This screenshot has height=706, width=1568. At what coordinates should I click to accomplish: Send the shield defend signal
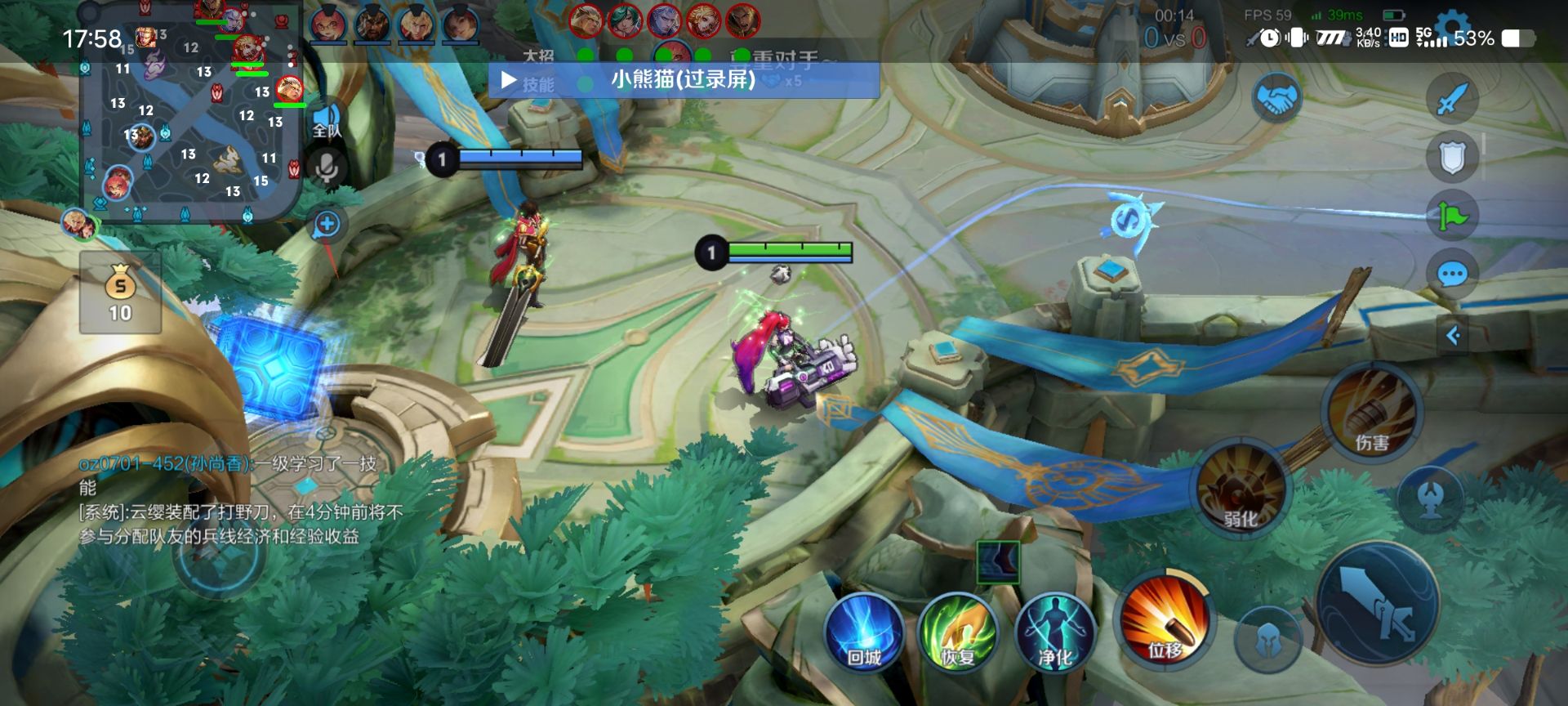1452,158
